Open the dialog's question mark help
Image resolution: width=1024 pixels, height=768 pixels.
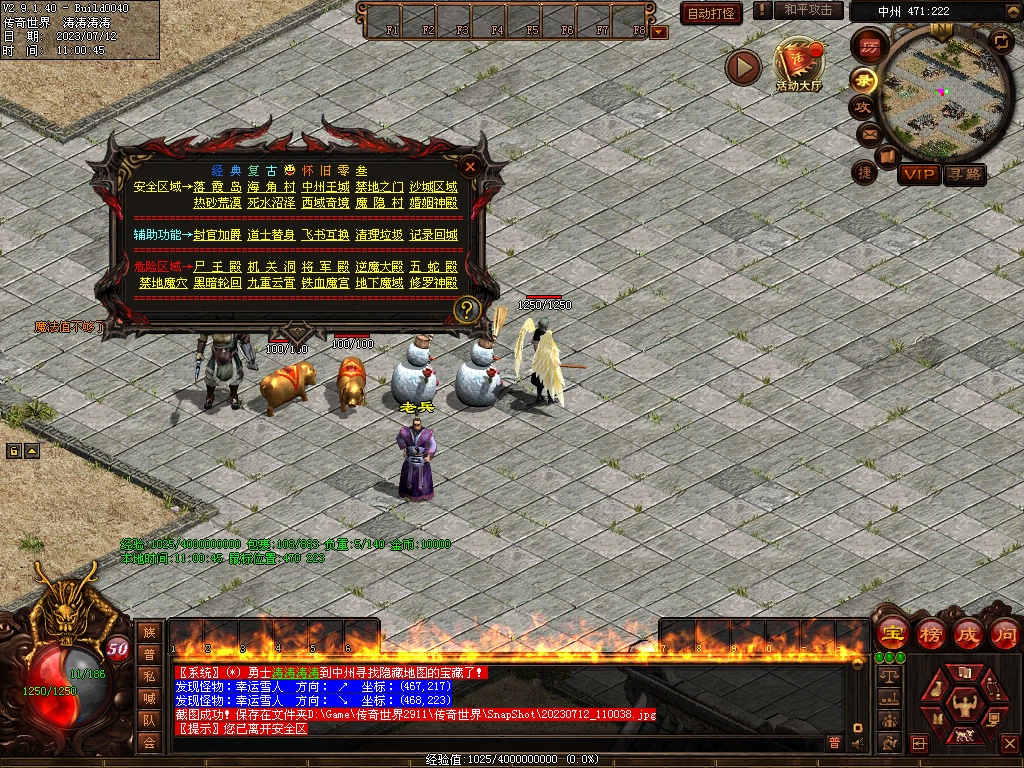[466, 310]
